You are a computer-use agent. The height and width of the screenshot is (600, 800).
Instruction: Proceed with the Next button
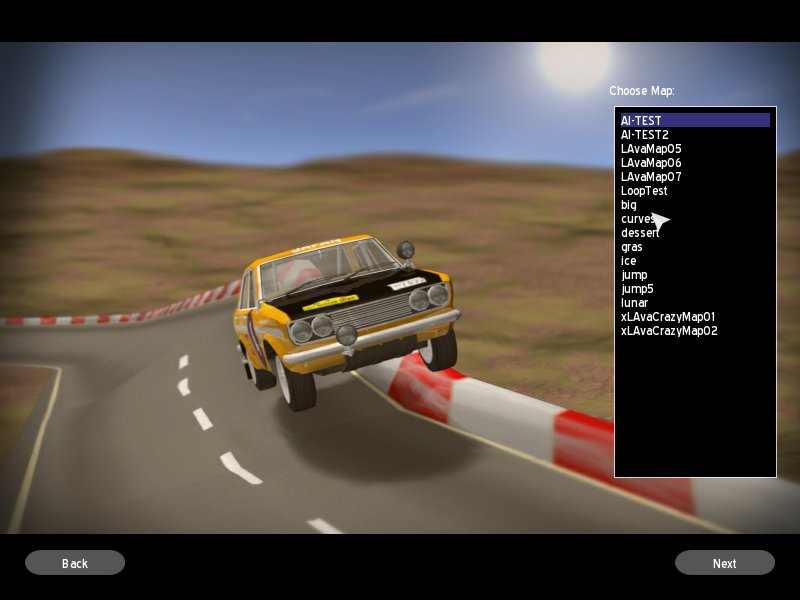coord(724,563)
